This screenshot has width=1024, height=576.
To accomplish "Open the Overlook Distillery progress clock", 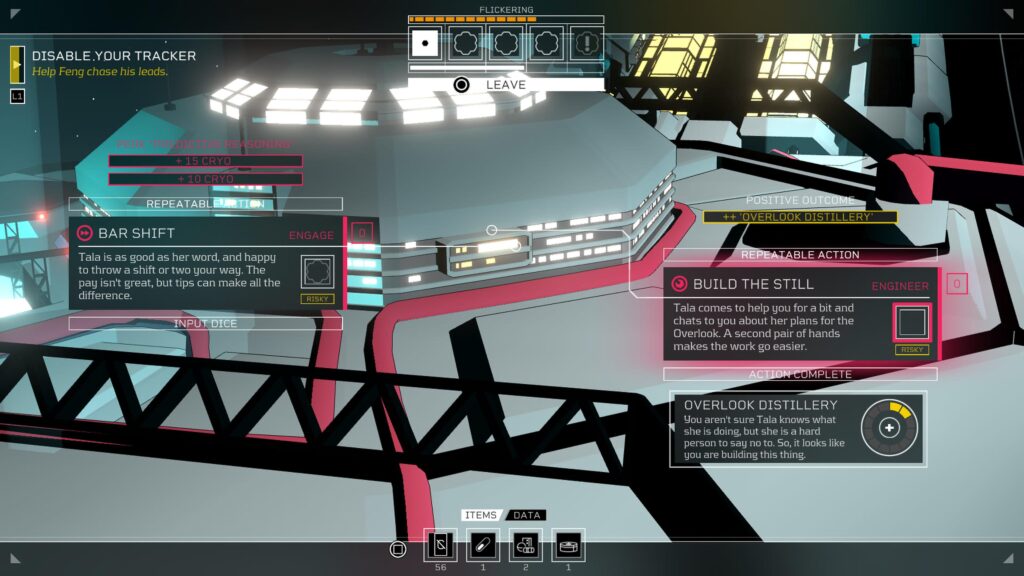I will tap(888, 427).
